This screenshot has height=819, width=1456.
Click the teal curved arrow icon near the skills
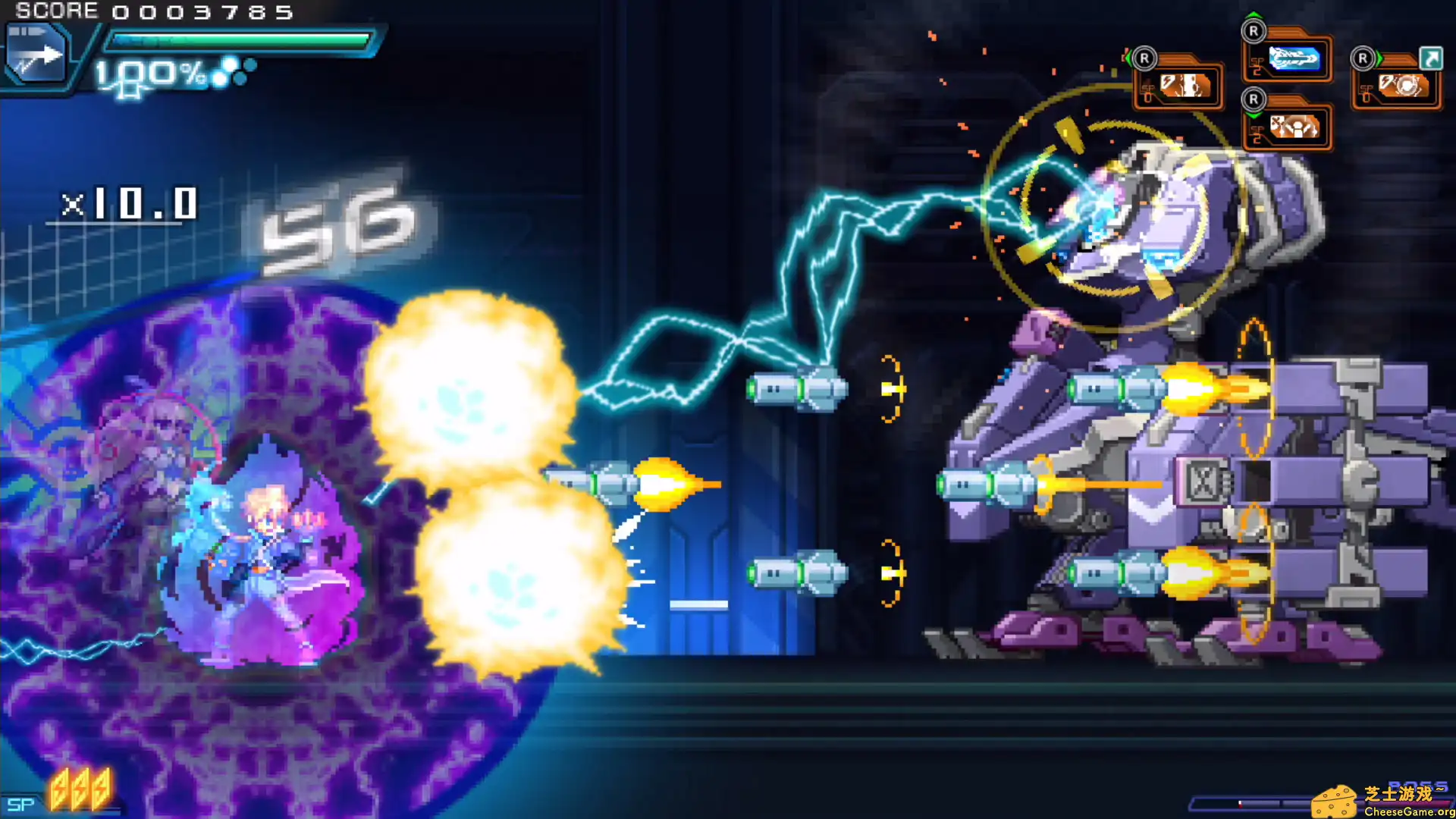click(x=1431, y=58)
